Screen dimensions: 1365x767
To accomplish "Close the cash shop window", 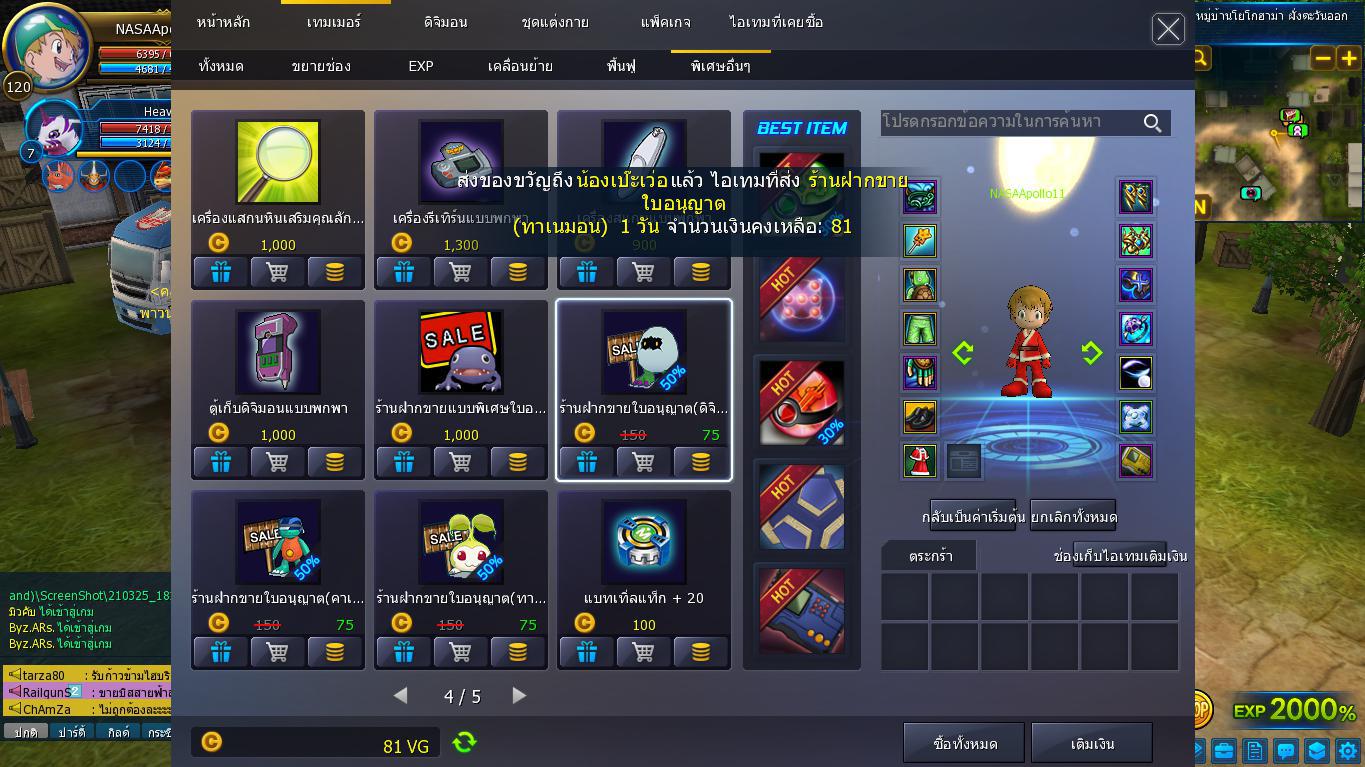I will click(1168, 29).
